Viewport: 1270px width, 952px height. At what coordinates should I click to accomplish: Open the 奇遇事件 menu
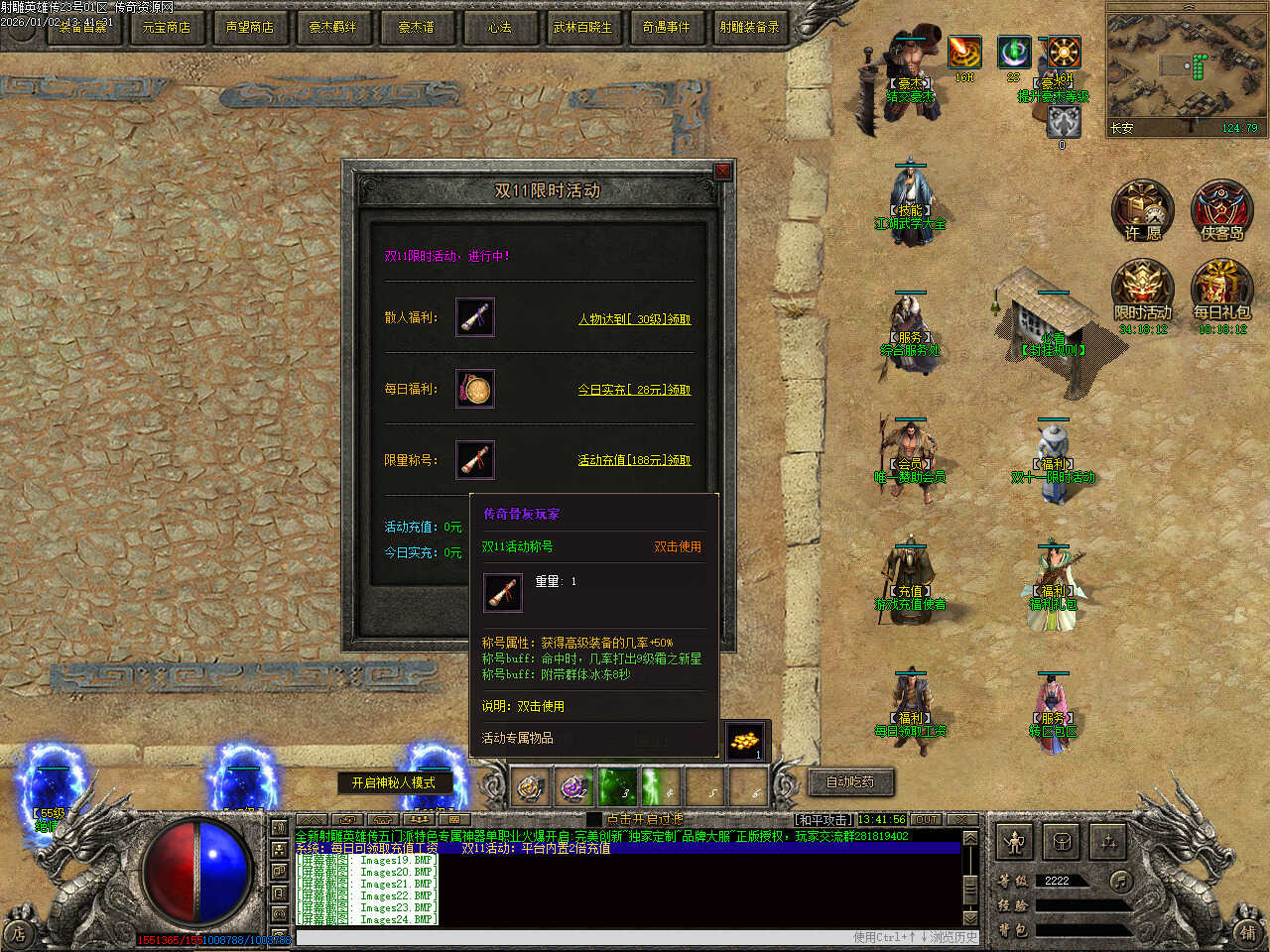667,27
